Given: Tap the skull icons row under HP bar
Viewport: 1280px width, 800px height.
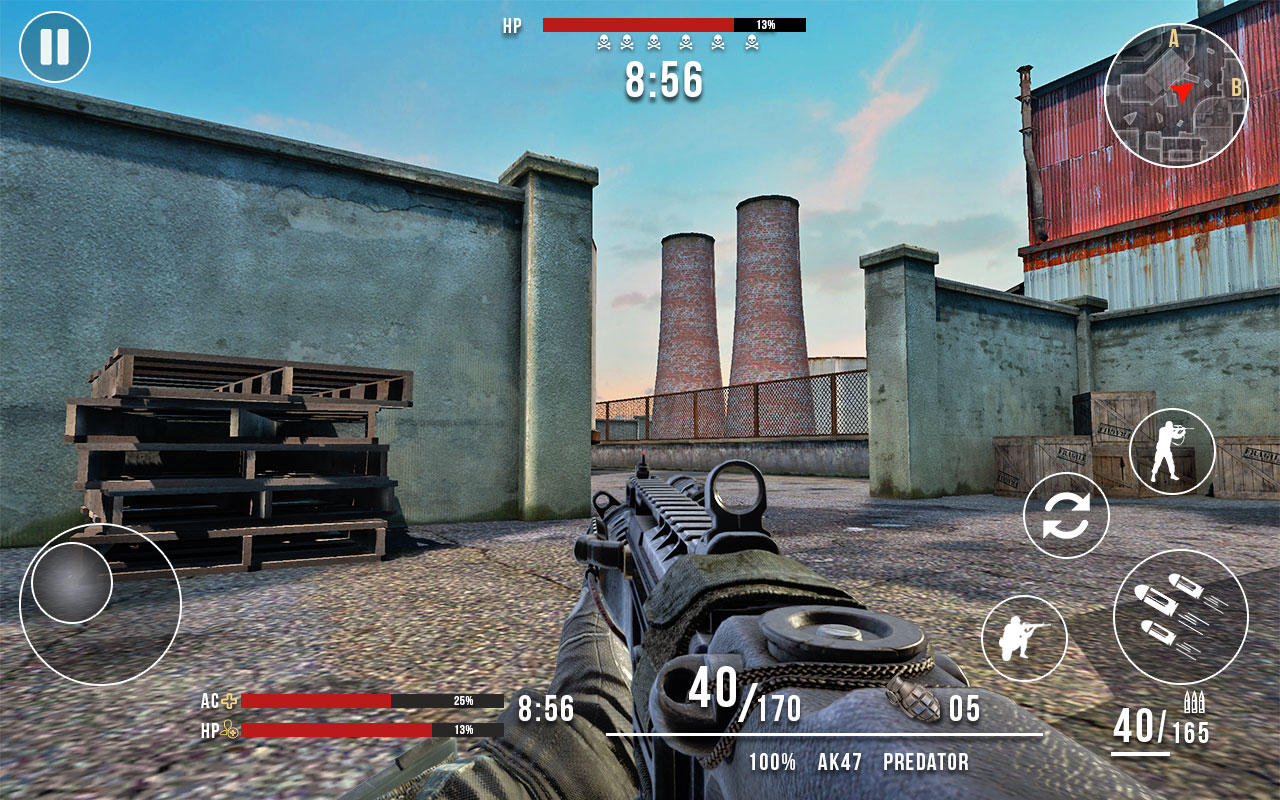Looking at the screenshot, I should (x=676, y=40).
